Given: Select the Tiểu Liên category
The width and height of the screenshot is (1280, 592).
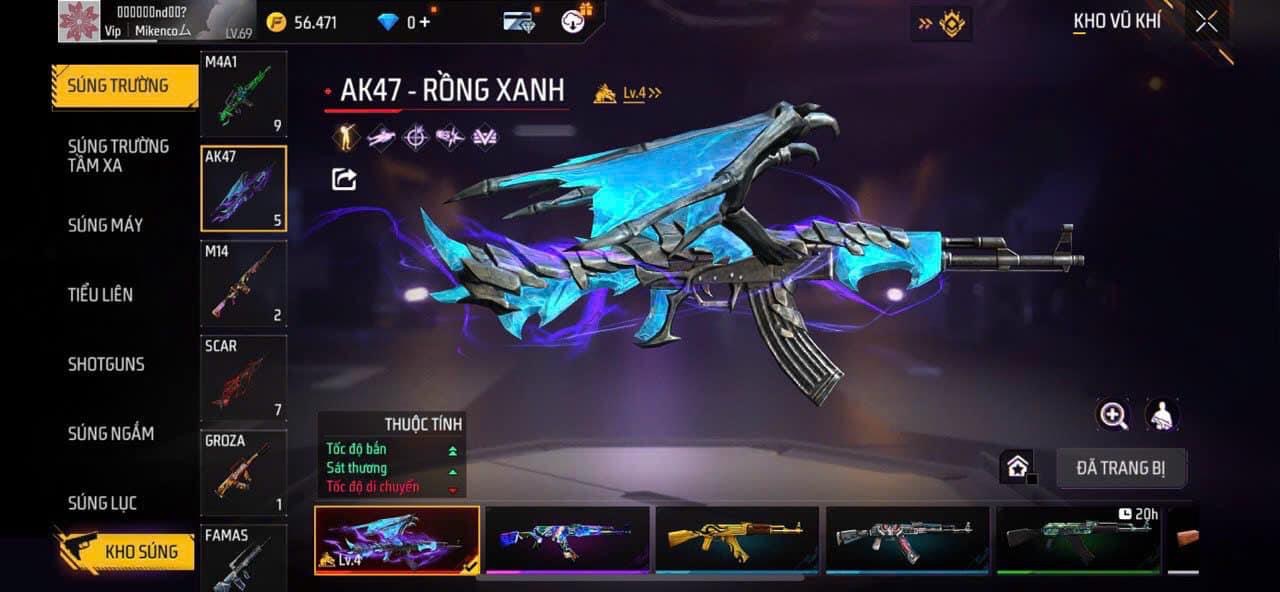Looking at the screenshot, I should 100,294.
